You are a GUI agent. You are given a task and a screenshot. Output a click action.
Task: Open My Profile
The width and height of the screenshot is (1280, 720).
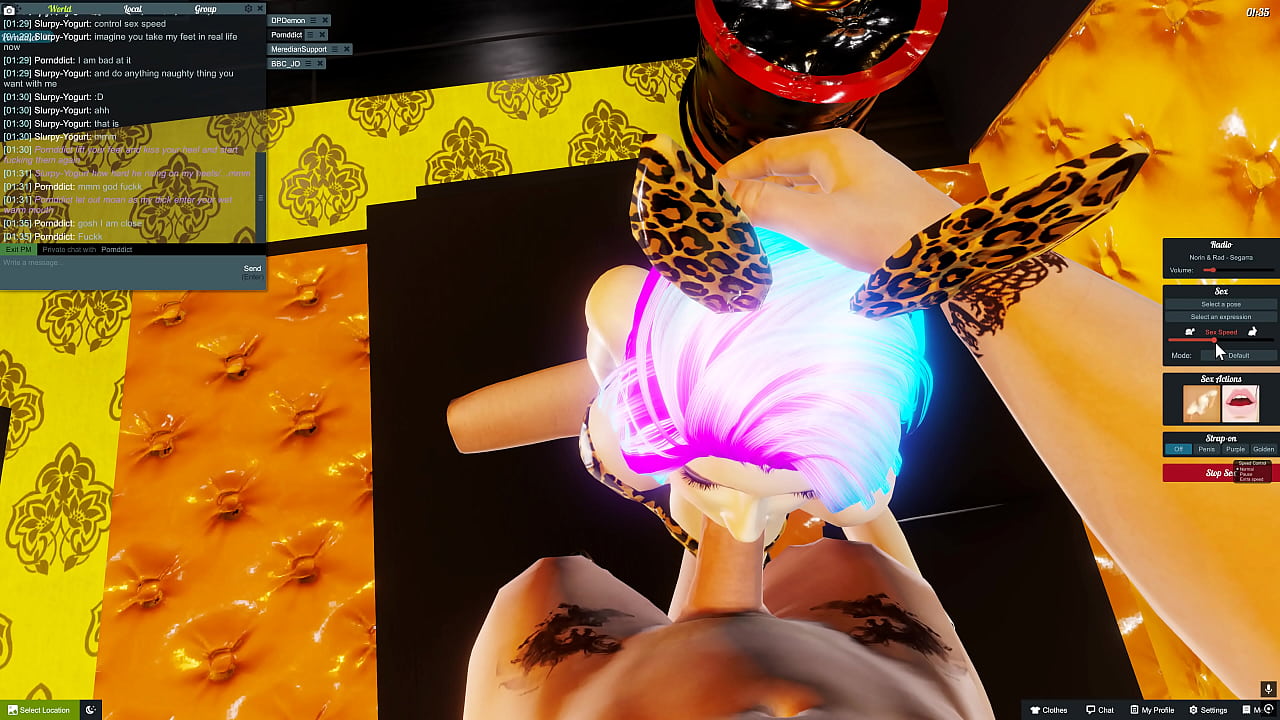[1154, 709]
